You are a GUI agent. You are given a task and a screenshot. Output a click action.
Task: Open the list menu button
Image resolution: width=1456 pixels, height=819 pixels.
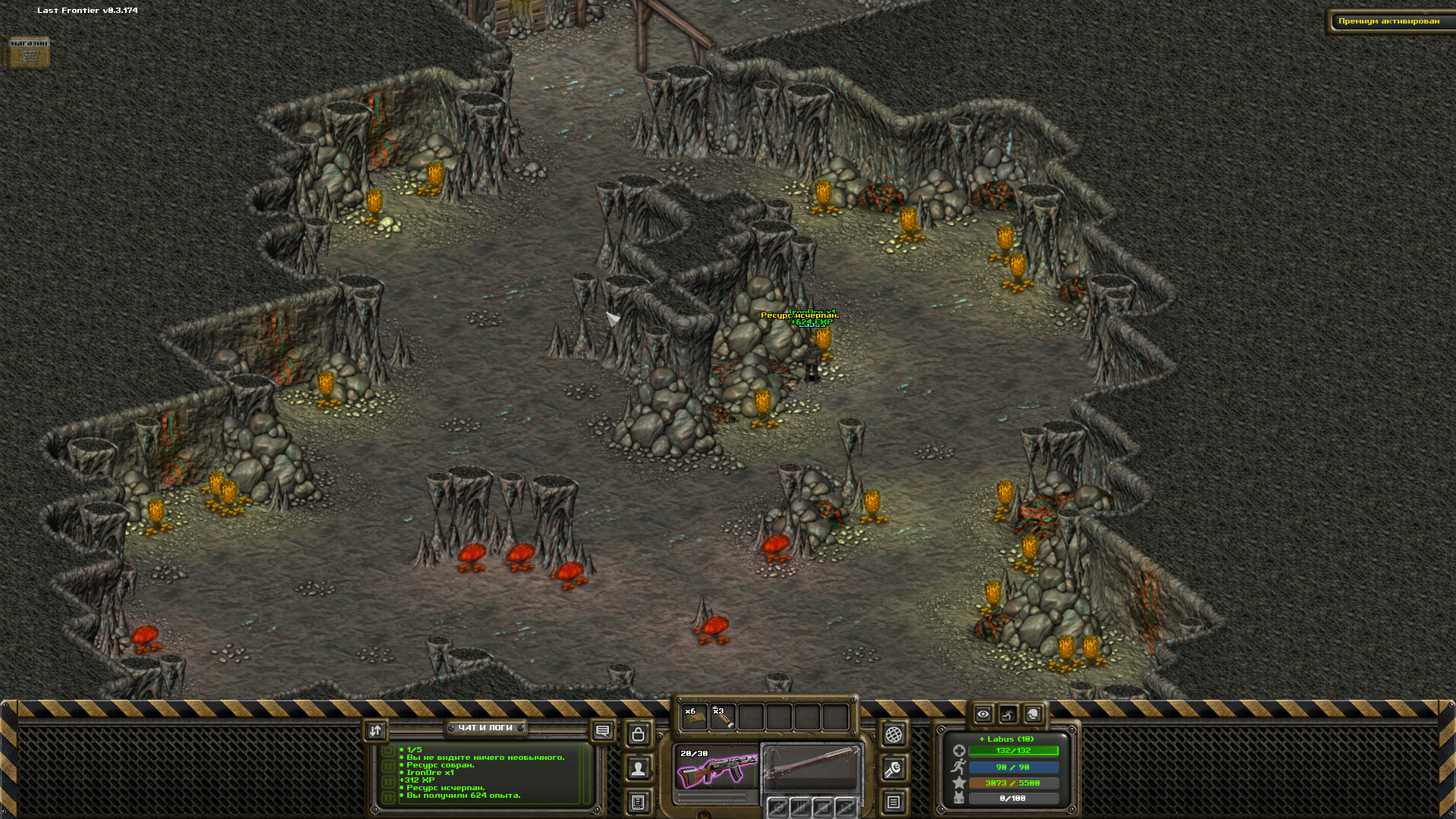894,802
